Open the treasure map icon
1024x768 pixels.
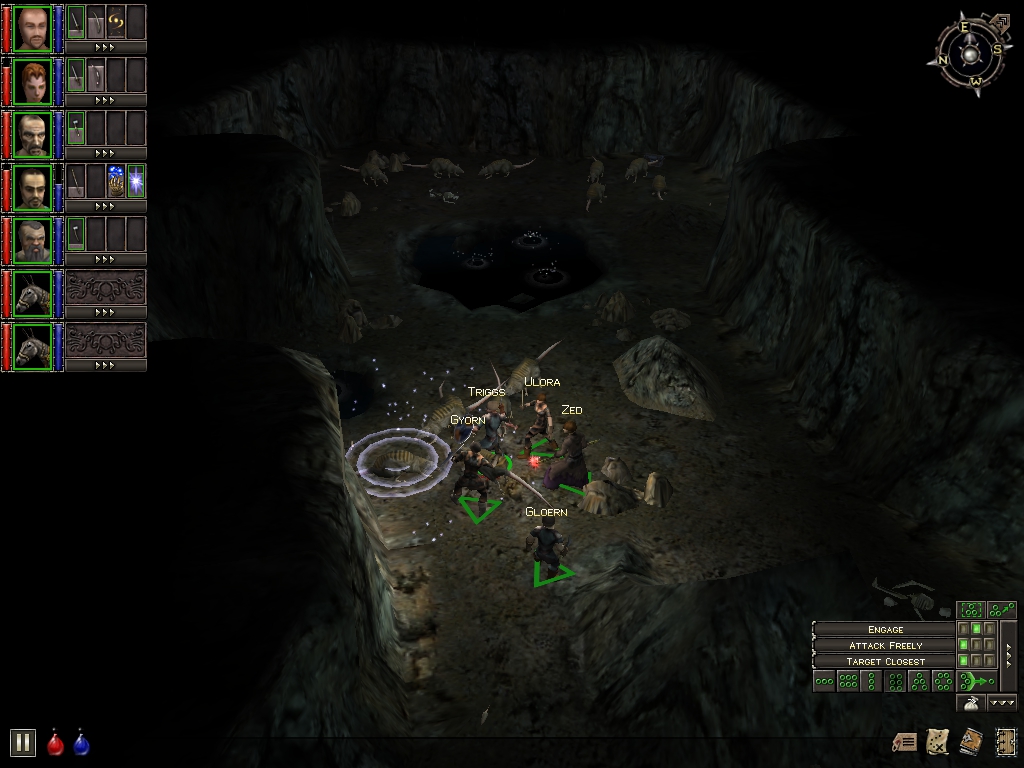pos(938,741)
